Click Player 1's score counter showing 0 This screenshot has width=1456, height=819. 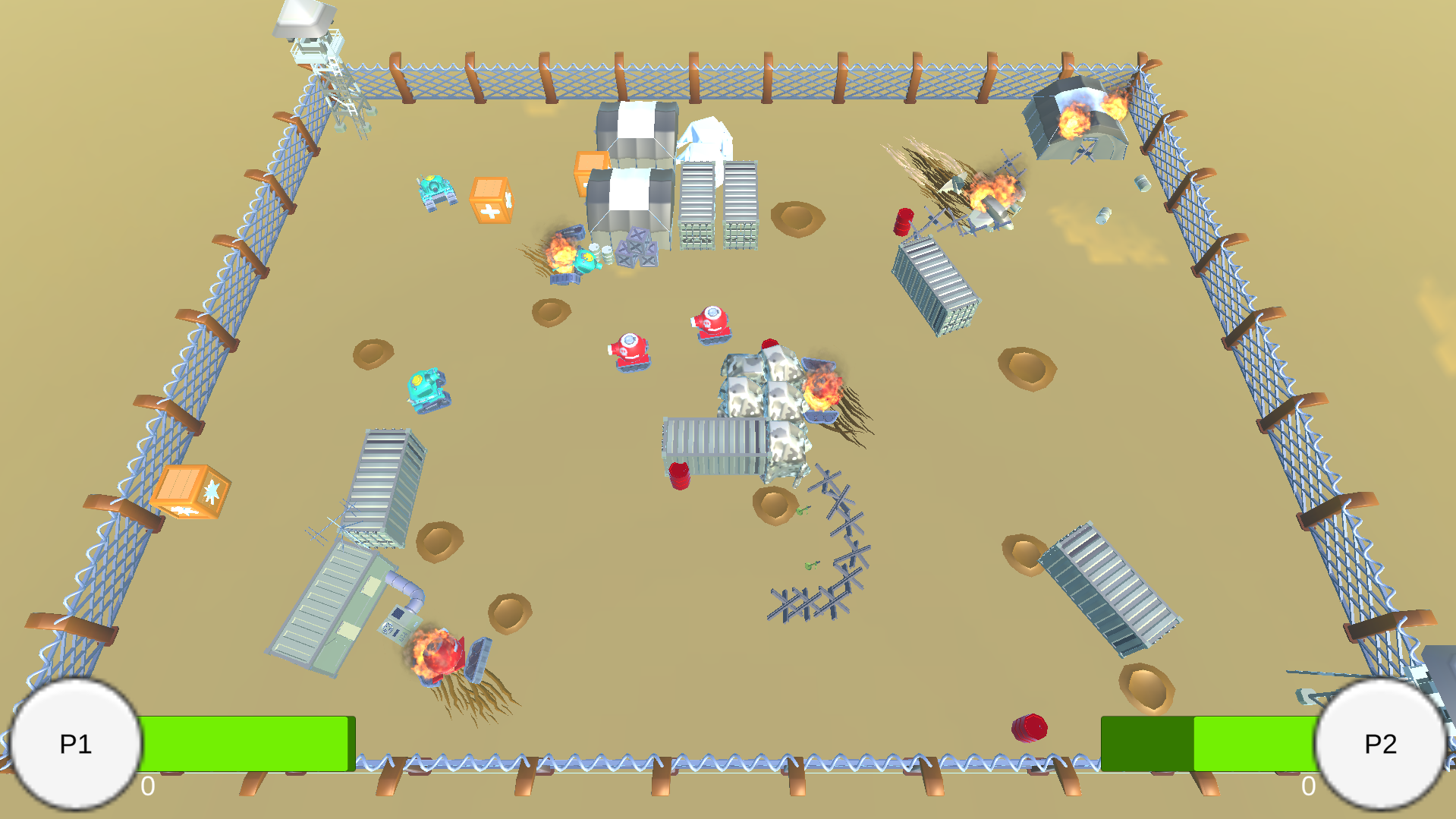tap(146, 787)
